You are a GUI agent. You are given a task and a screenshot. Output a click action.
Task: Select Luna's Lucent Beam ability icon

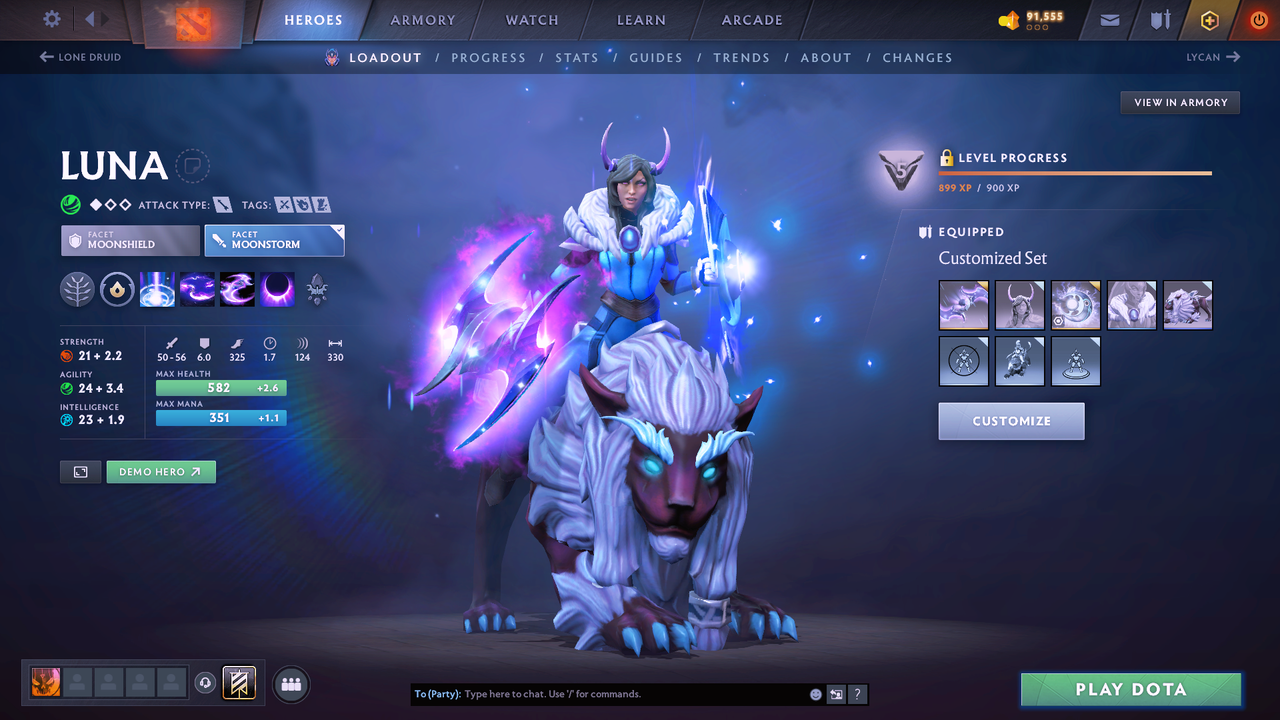pyautogui.click(x=157, y=290)
